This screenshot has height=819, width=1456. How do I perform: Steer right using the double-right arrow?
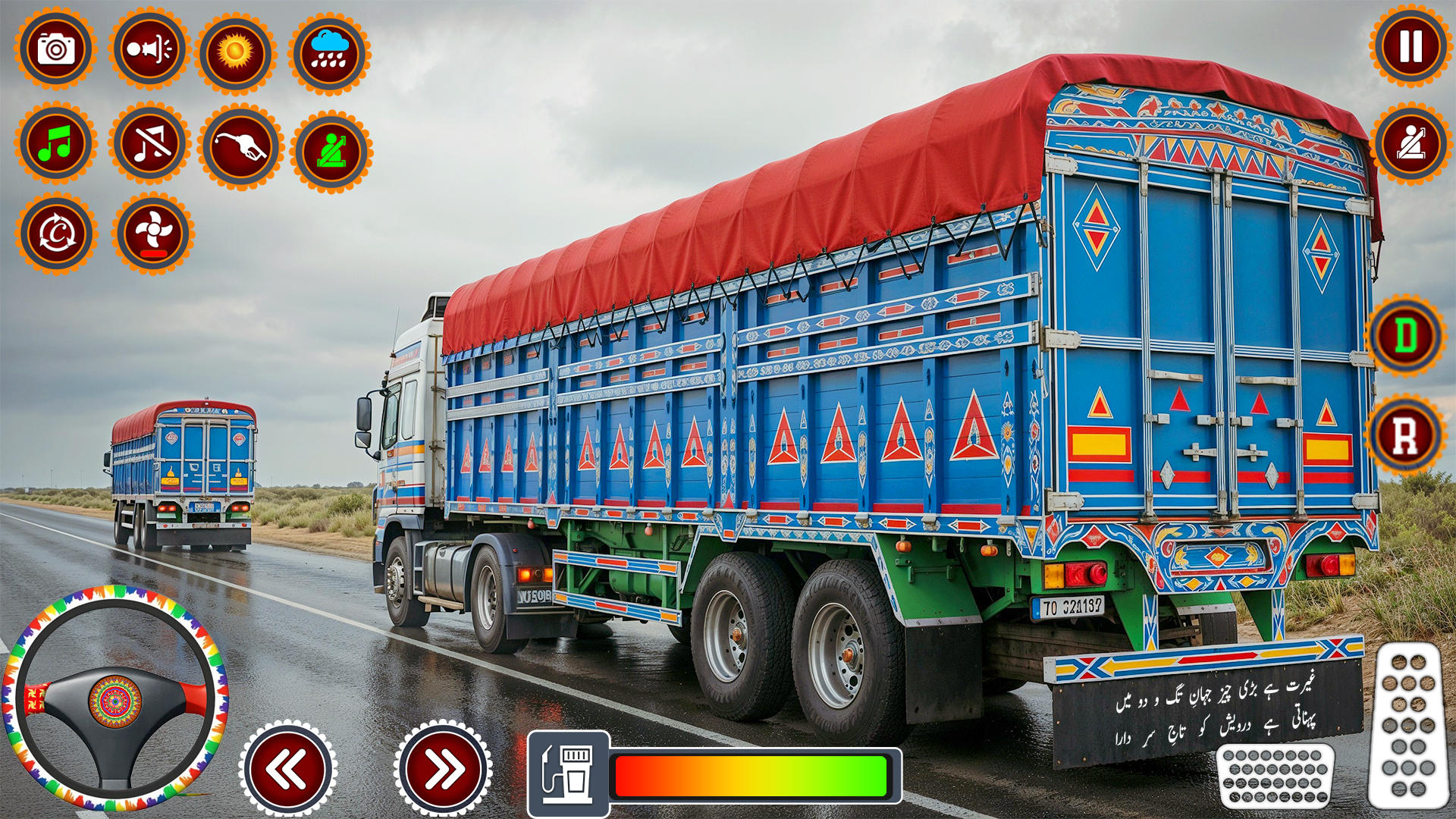(x=440, y=767)
